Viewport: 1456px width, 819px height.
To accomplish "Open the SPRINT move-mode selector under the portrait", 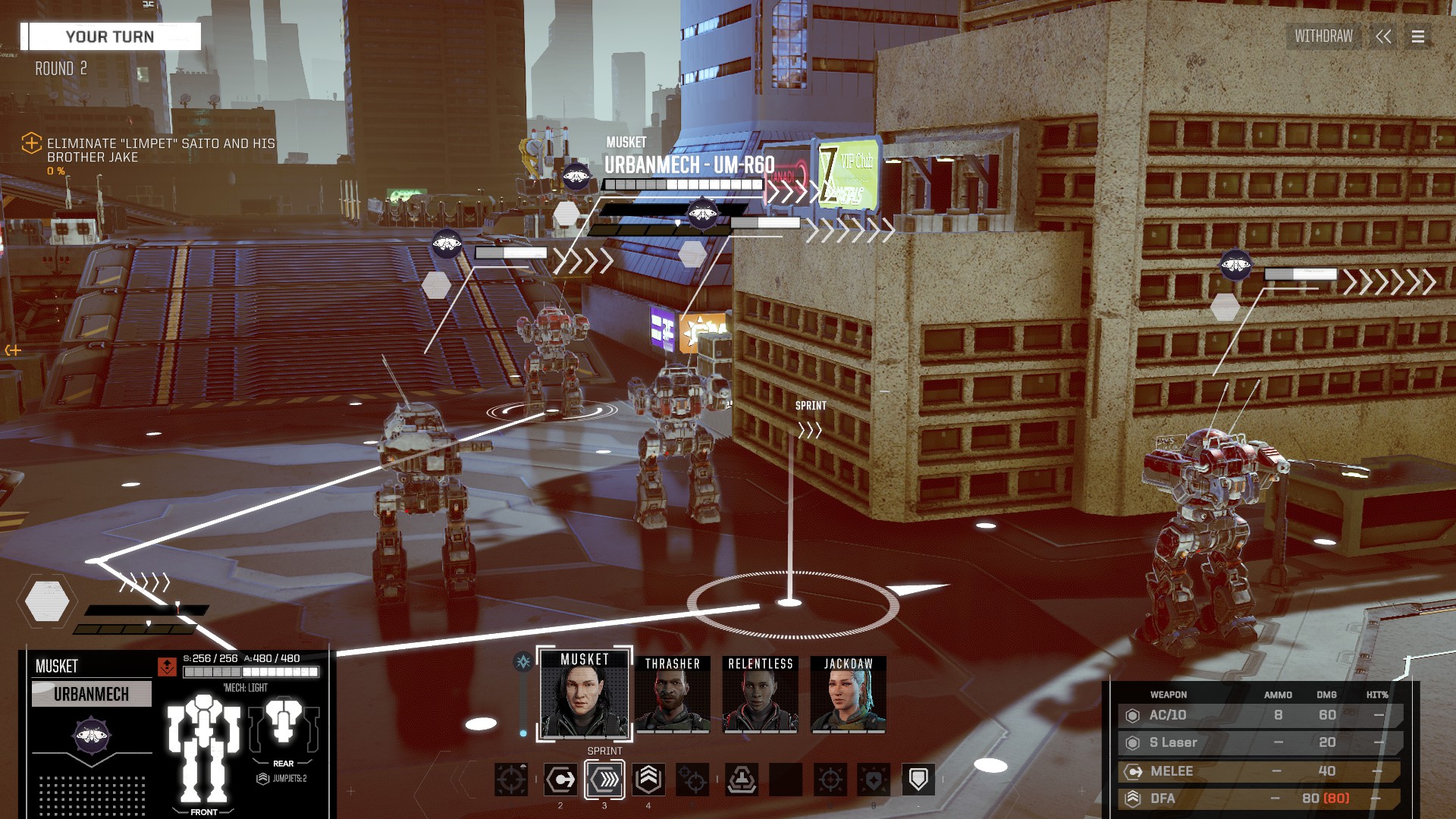I will pyautogui.click(x=604, y=750).
